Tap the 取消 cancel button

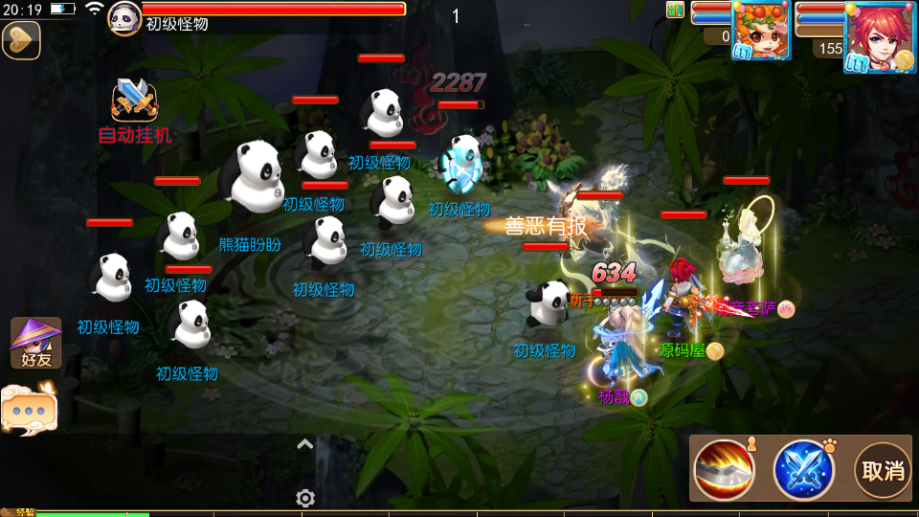click(882, 469)
